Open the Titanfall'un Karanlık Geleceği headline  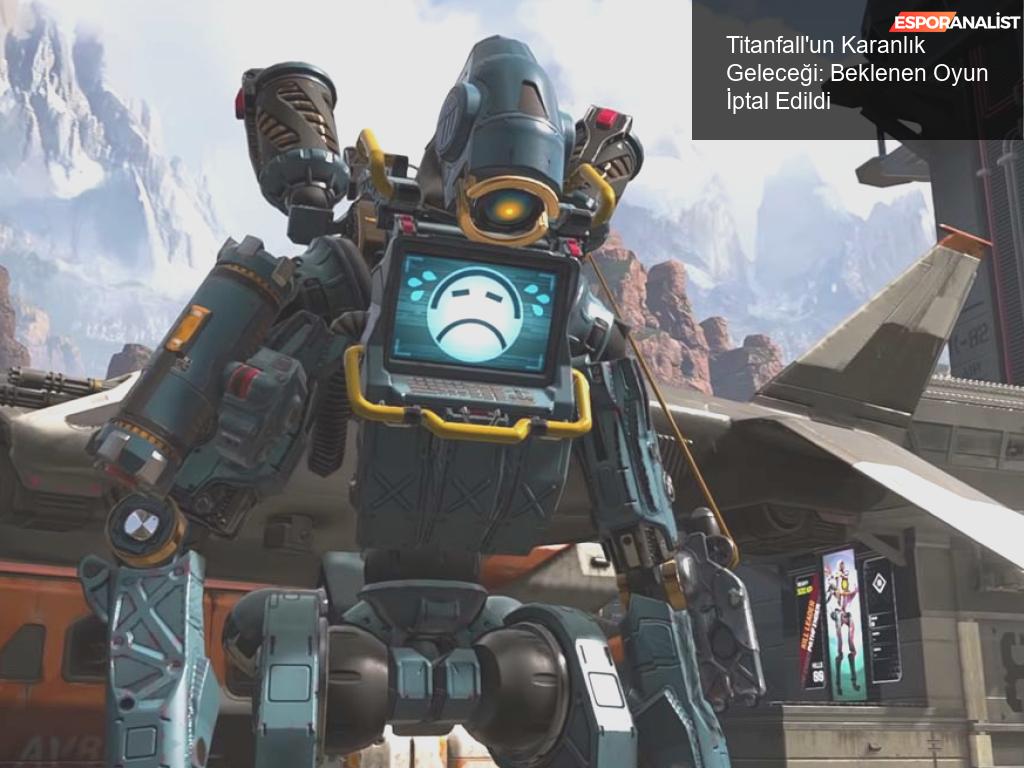click(x=856, y=73)
